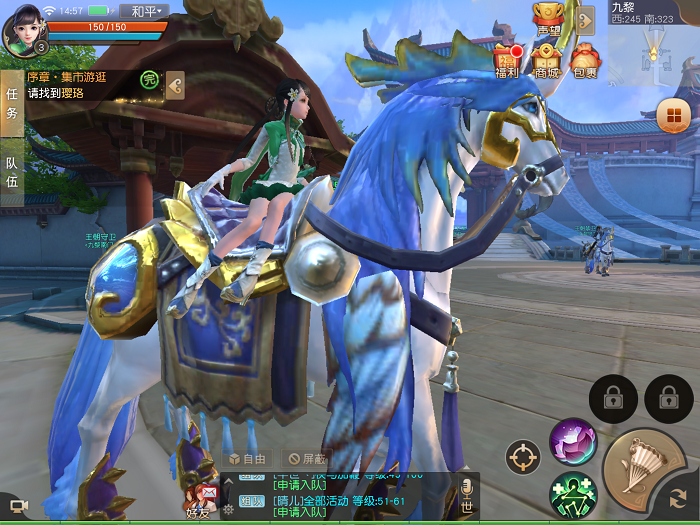This screenshot has height=525, width=700.
Task: Switch to the 任务 quest tab
Action: (12, 102)
